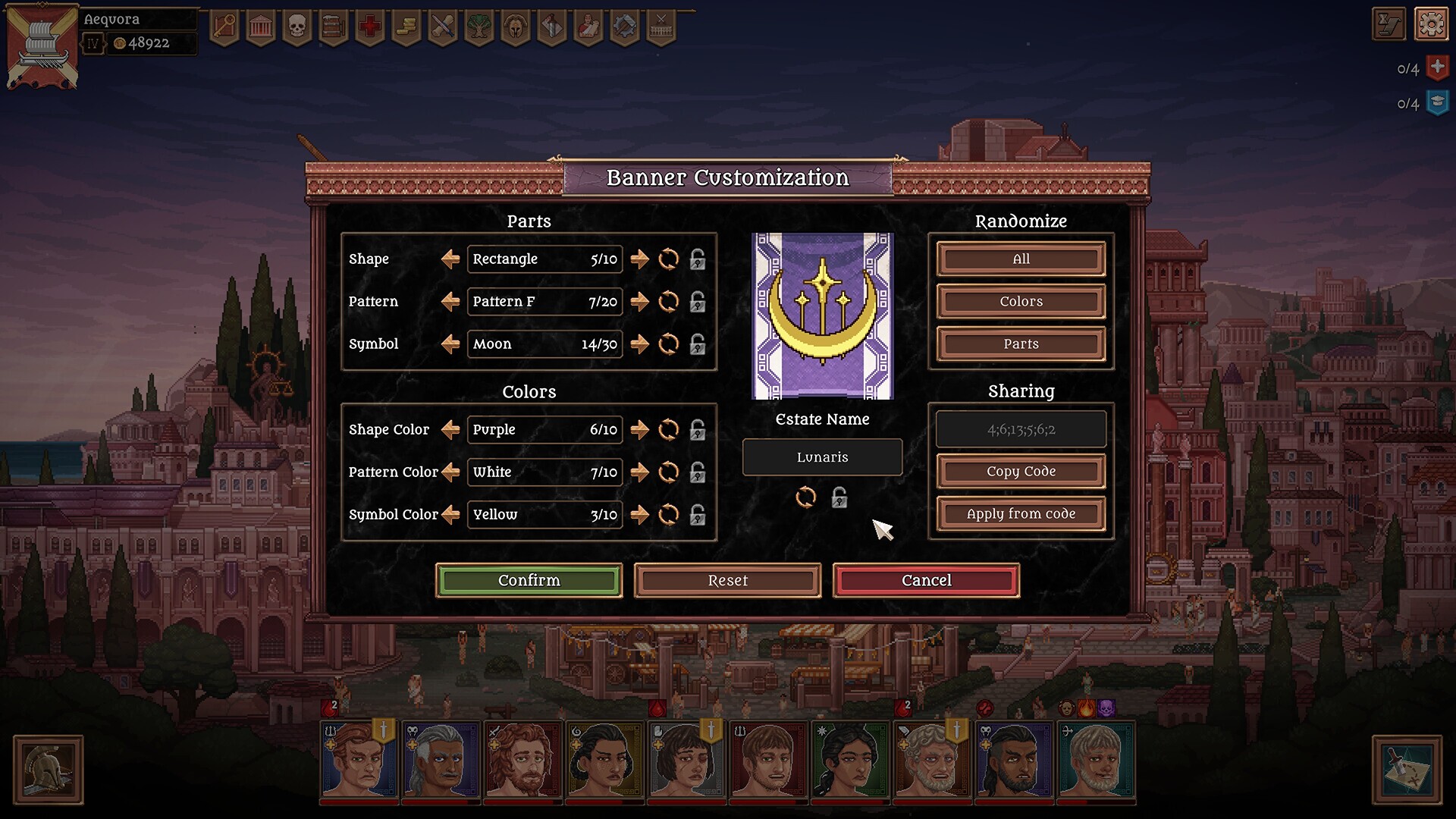The image size is (1456, 819).
Task: Open the hammer-and-gear crafting banner icon
Action: pyautogui.click(x=626, y=26)
